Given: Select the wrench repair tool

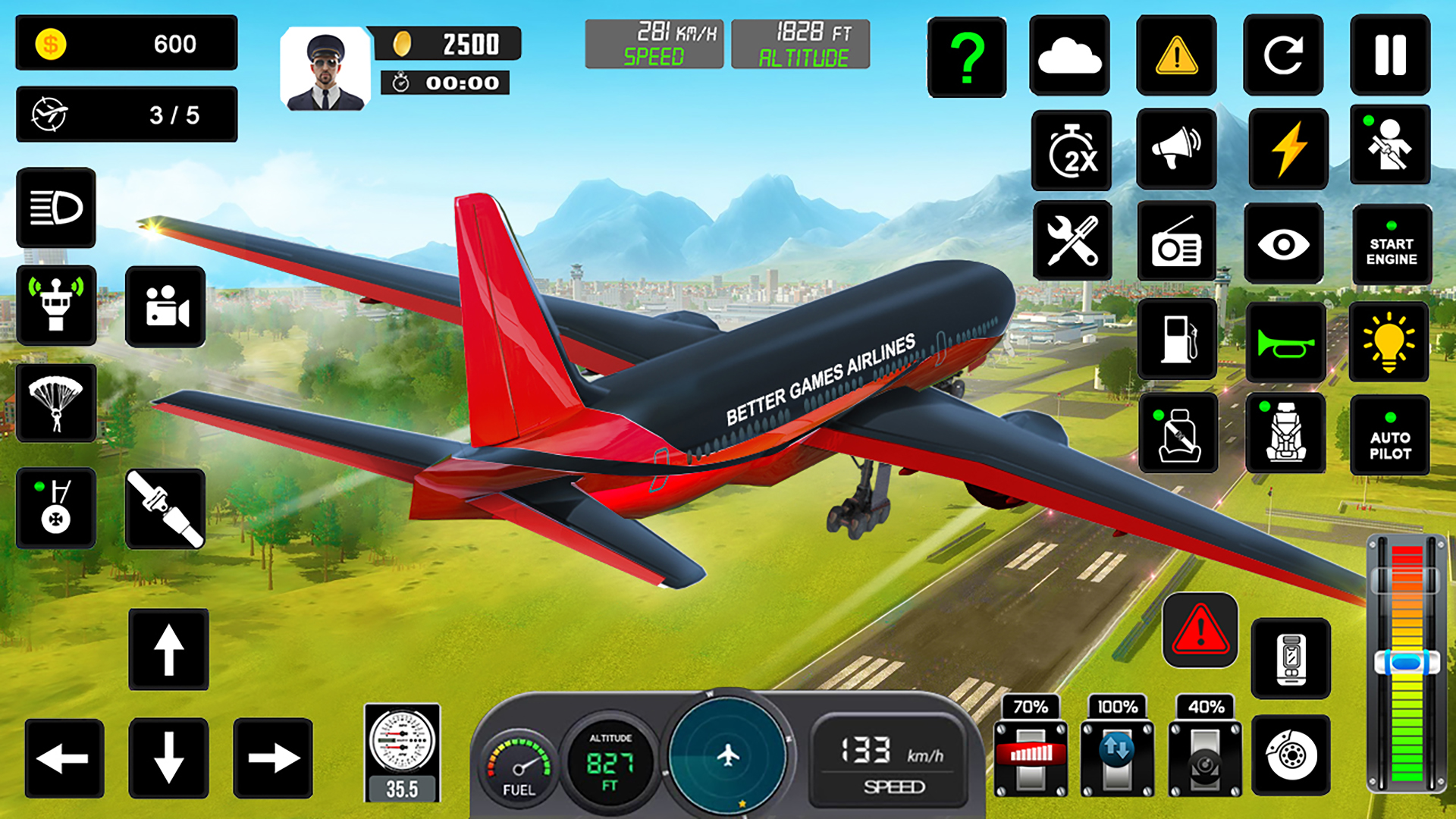Looking at the screenshot, I should point(1072,241).
